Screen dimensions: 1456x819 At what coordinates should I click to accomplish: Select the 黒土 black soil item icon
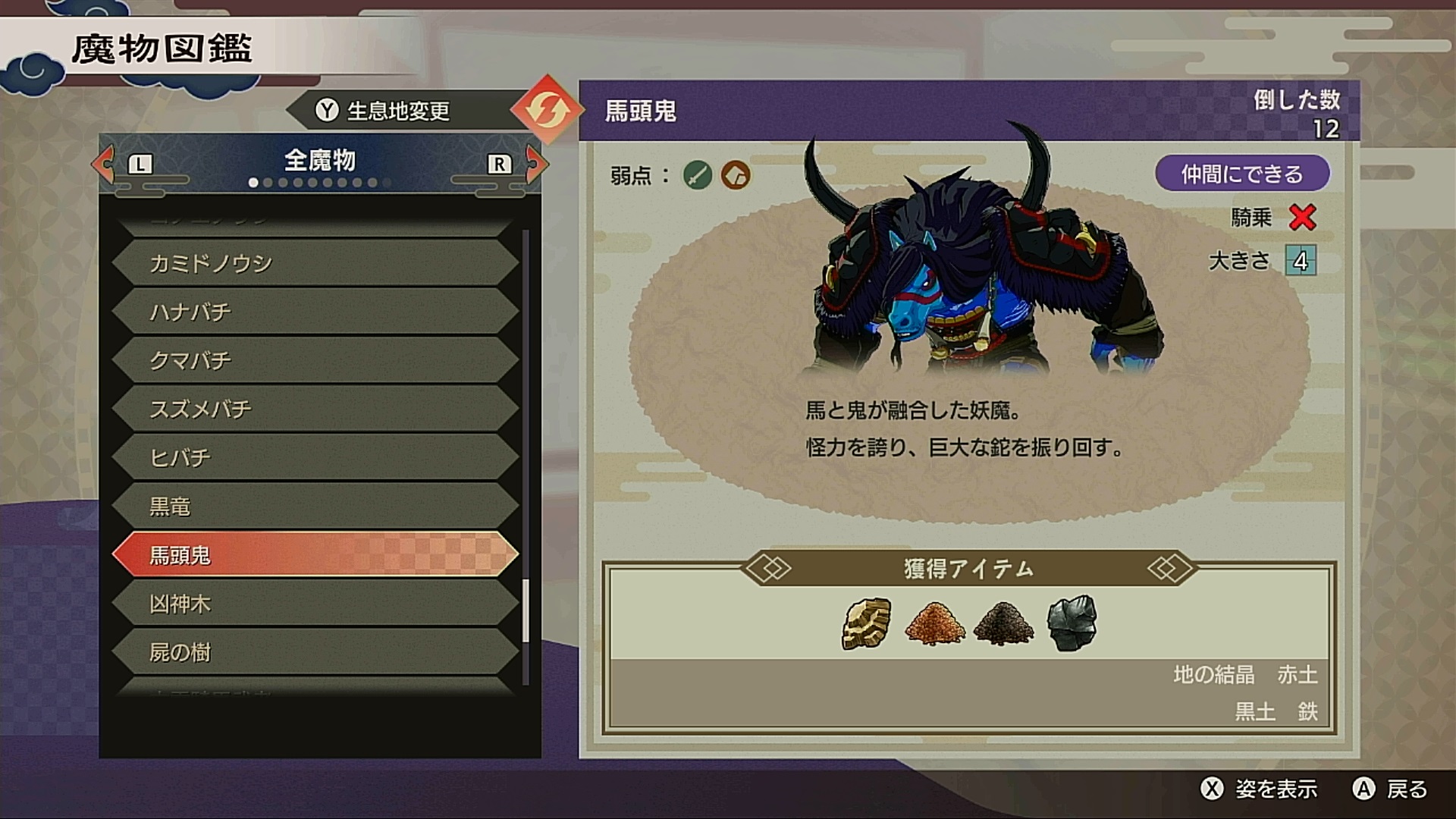1003,624
